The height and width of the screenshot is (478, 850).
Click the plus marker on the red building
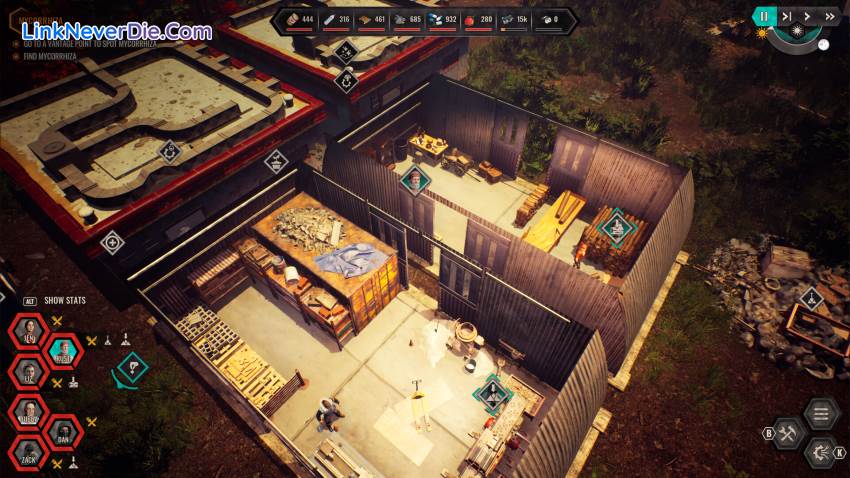point(112,241)
